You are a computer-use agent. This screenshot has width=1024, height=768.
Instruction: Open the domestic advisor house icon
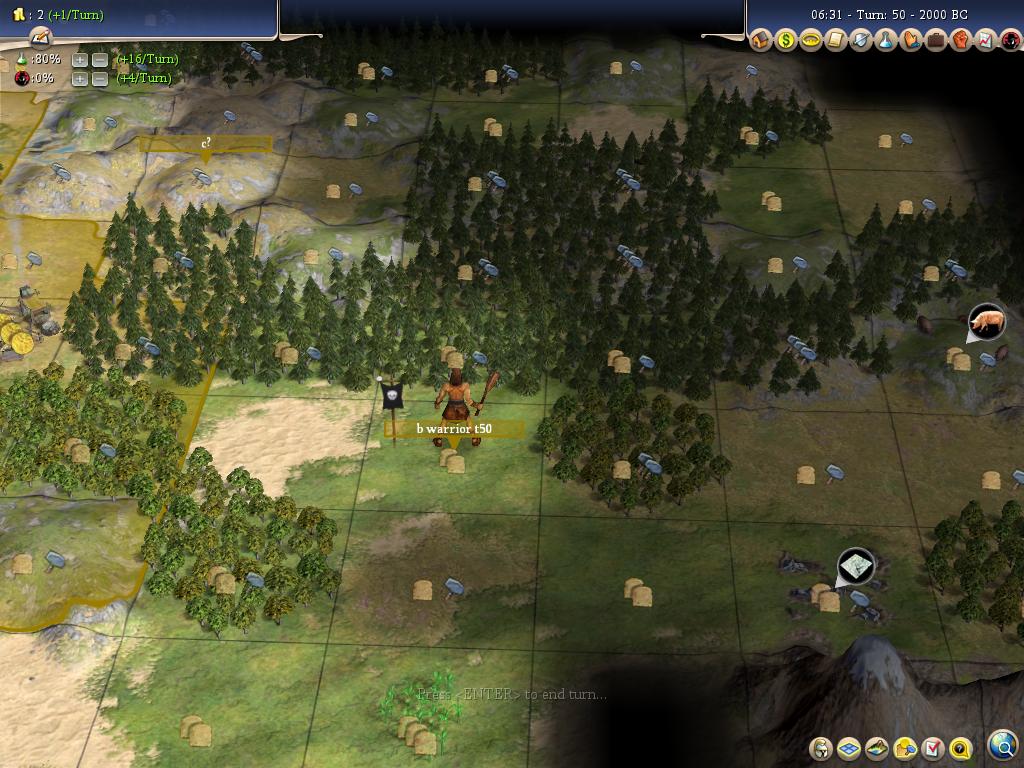pyautogui.click(x=761, y=41)
